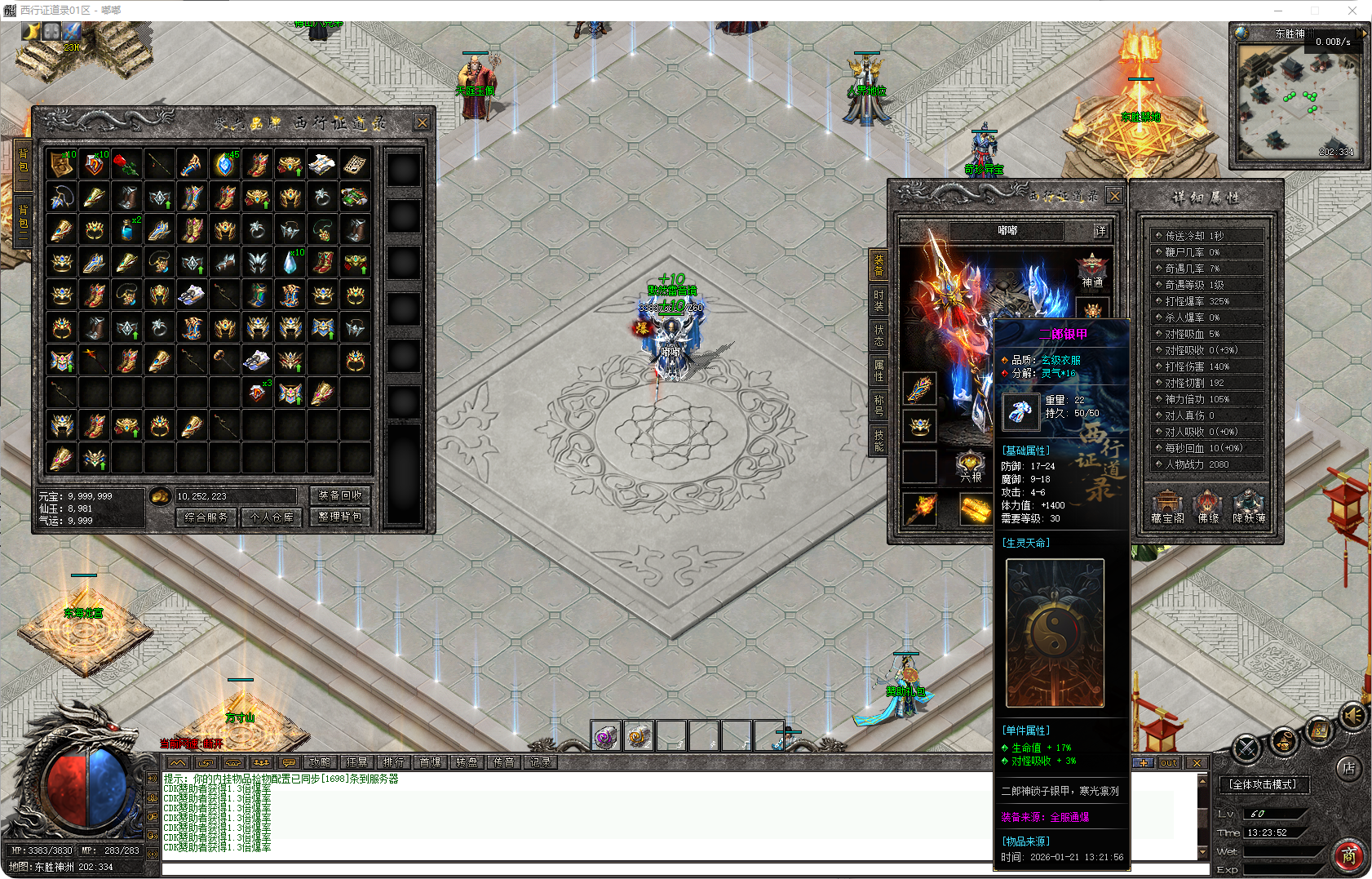
Task: Click the minimap of 东胜神洲
Action: pyautogui.click(x=1296, y=101)
